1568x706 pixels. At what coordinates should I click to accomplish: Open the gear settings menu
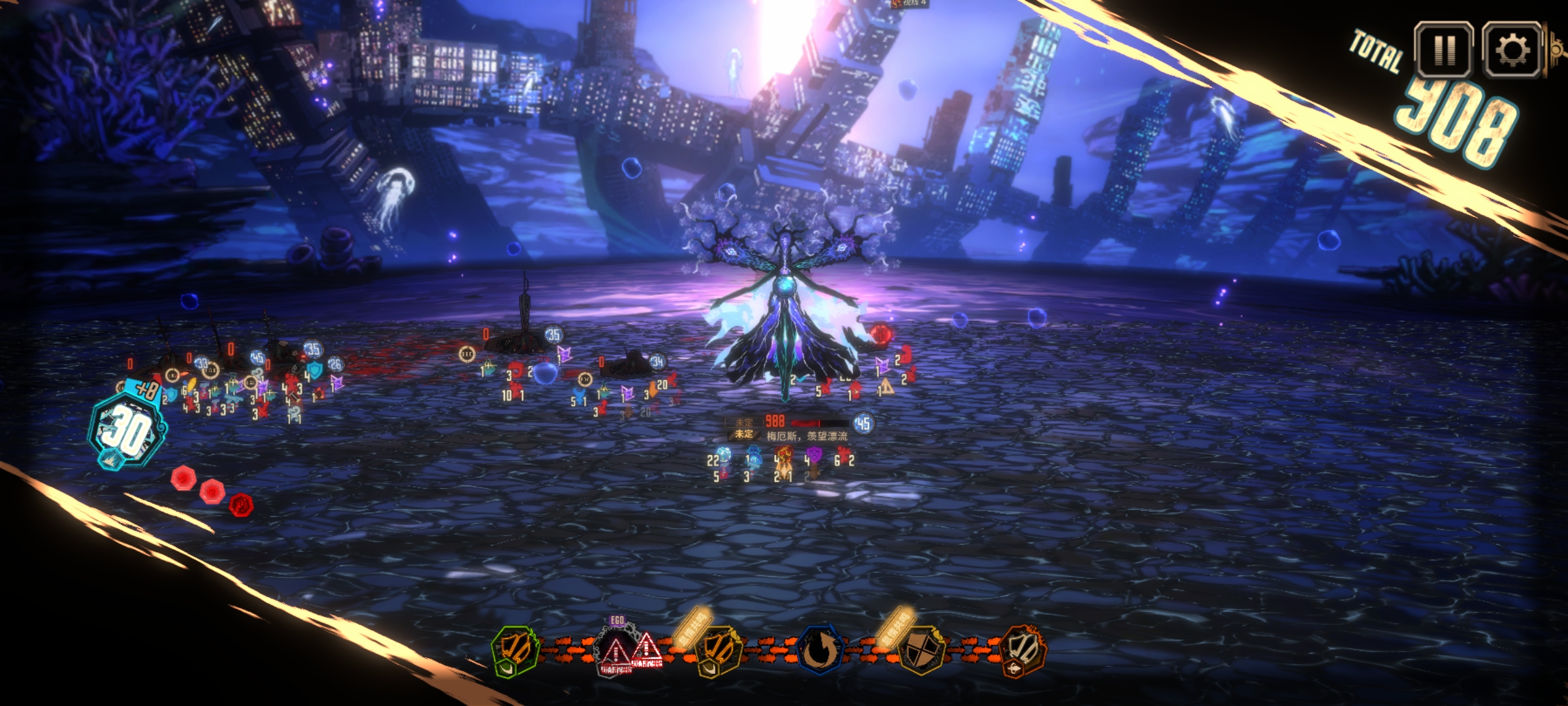(1512, 50)
